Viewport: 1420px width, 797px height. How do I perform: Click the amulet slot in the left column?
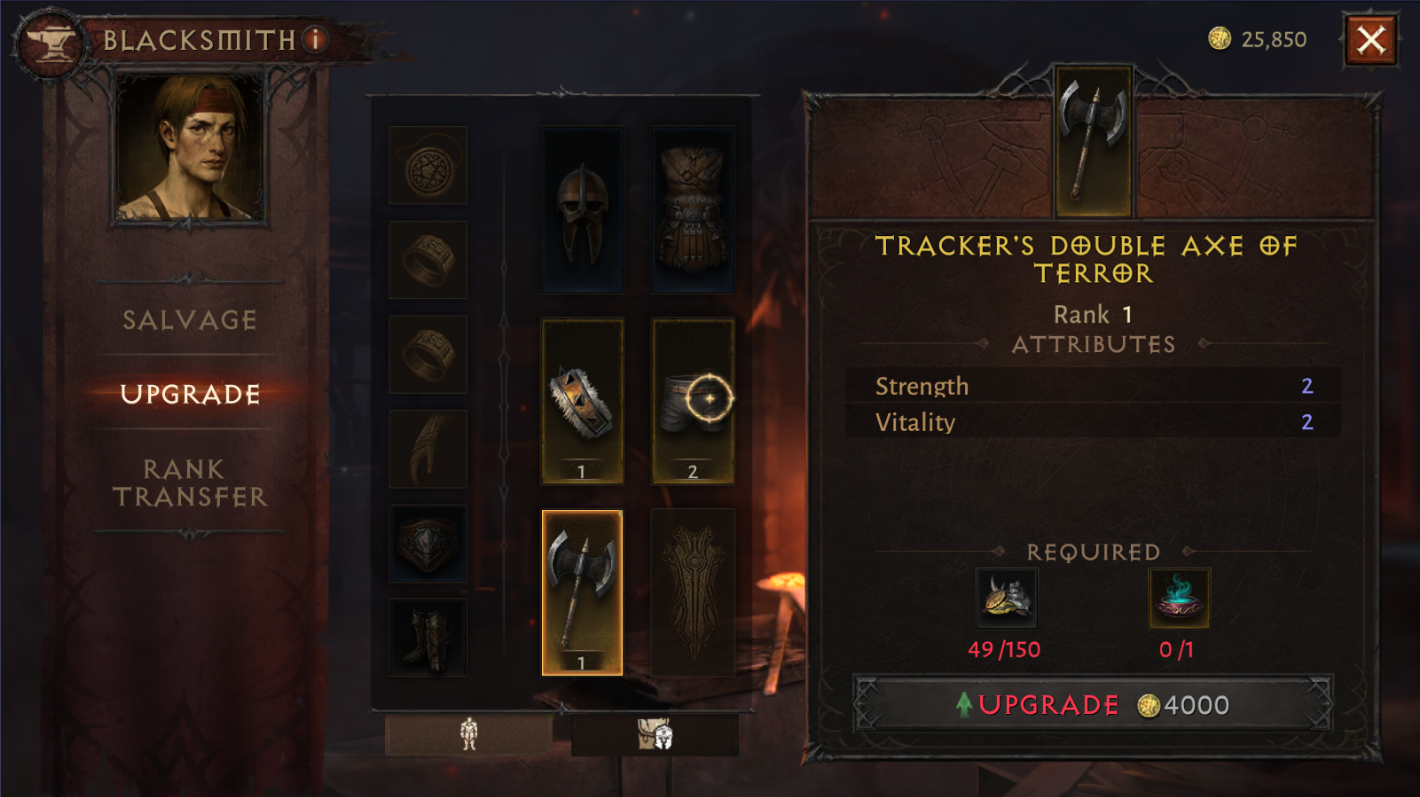point(428,165)
